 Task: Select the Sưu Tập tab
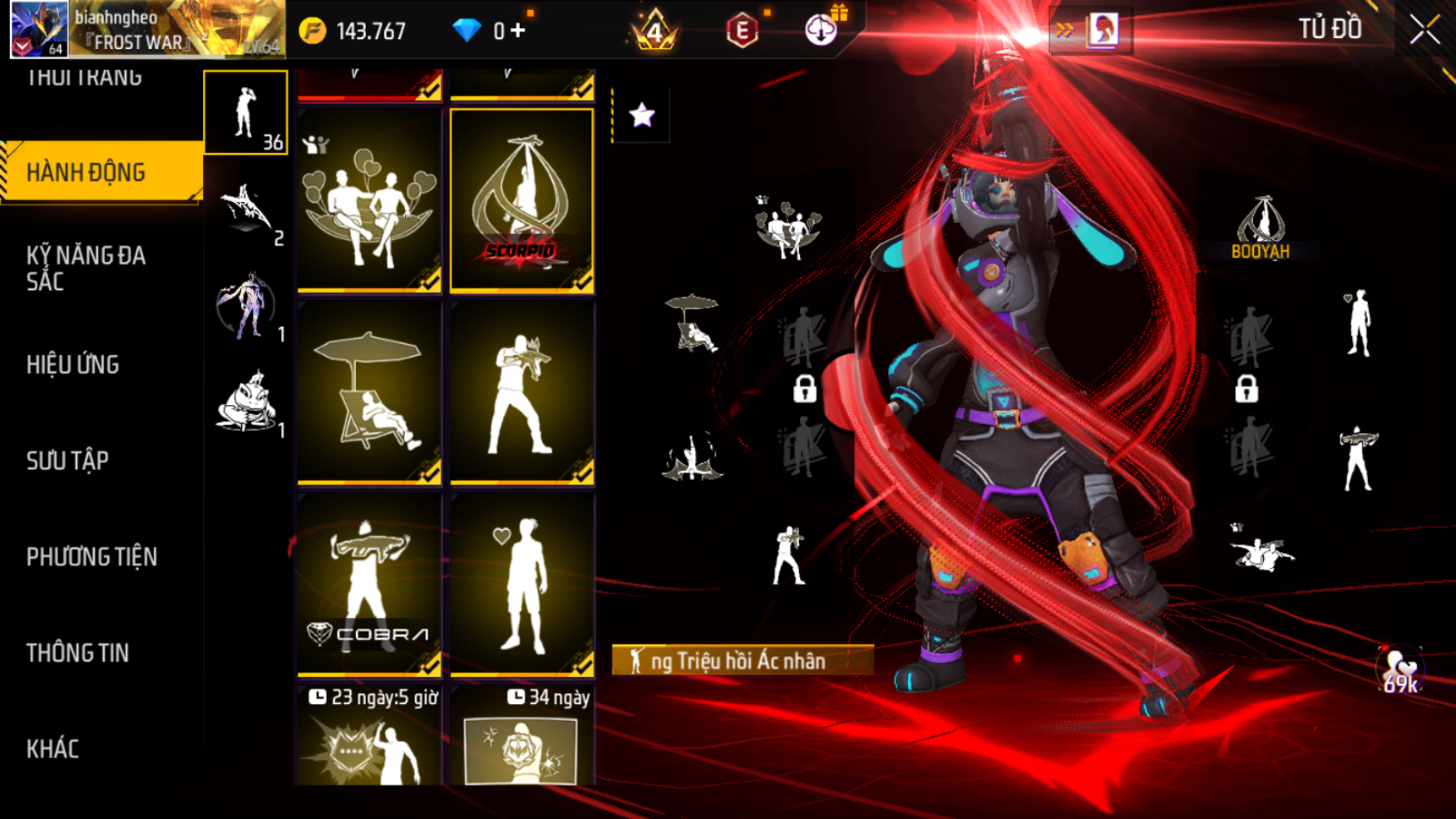tap(68, 461)
